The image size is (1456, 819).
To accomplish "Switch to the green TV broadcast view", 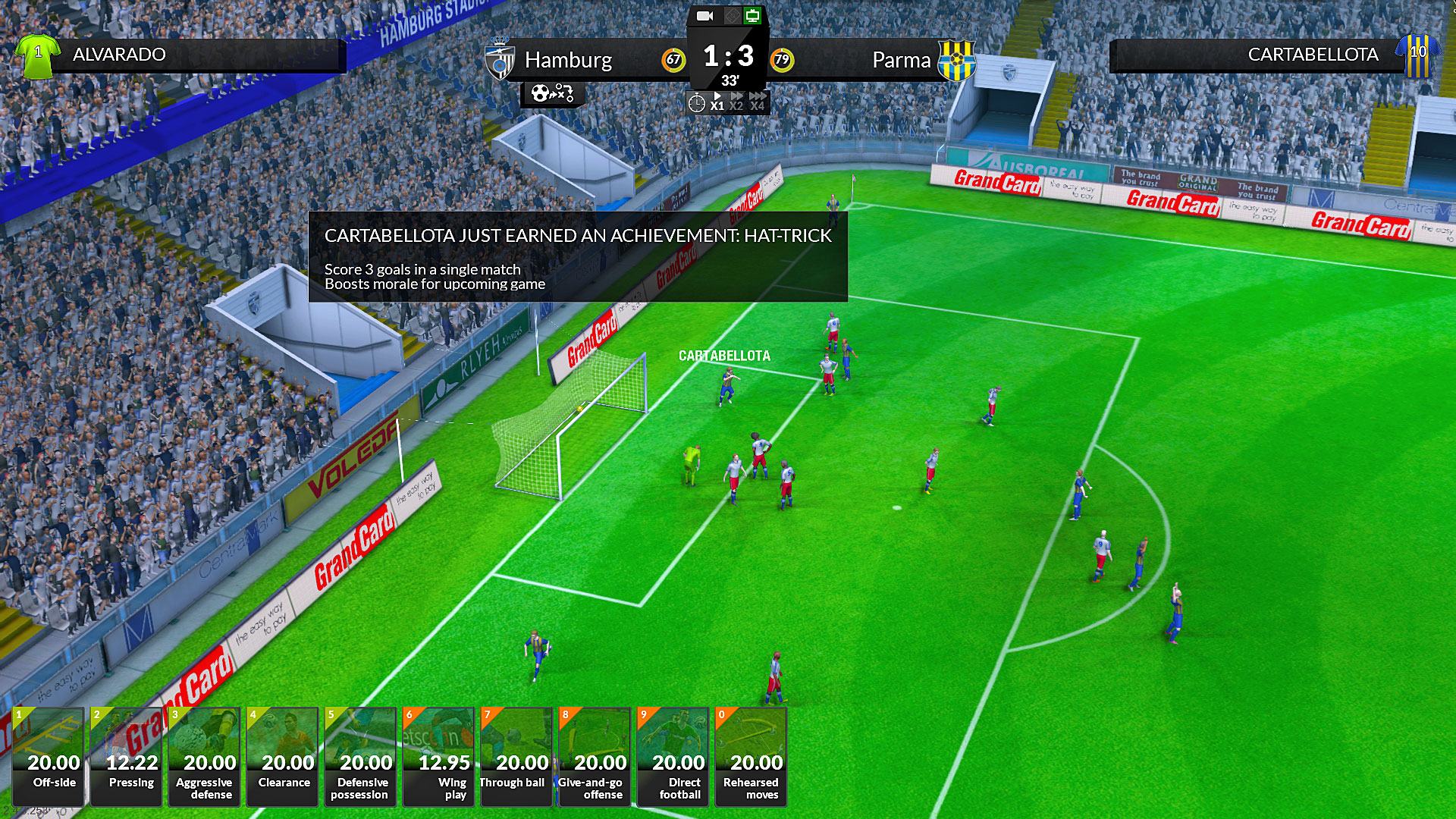I will click(752, 16).
